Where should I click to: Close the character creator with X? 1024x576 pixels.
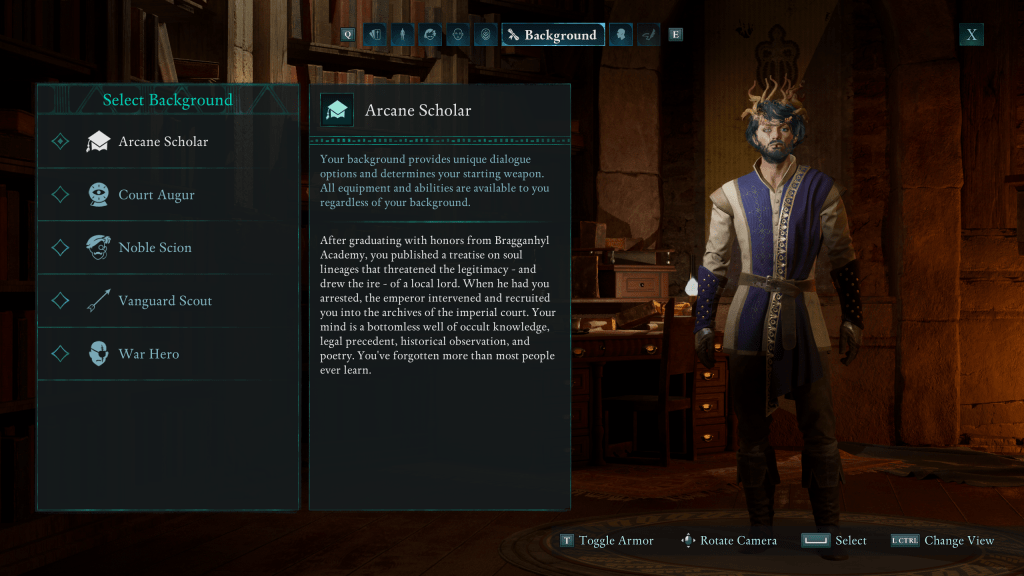point(971,35)
